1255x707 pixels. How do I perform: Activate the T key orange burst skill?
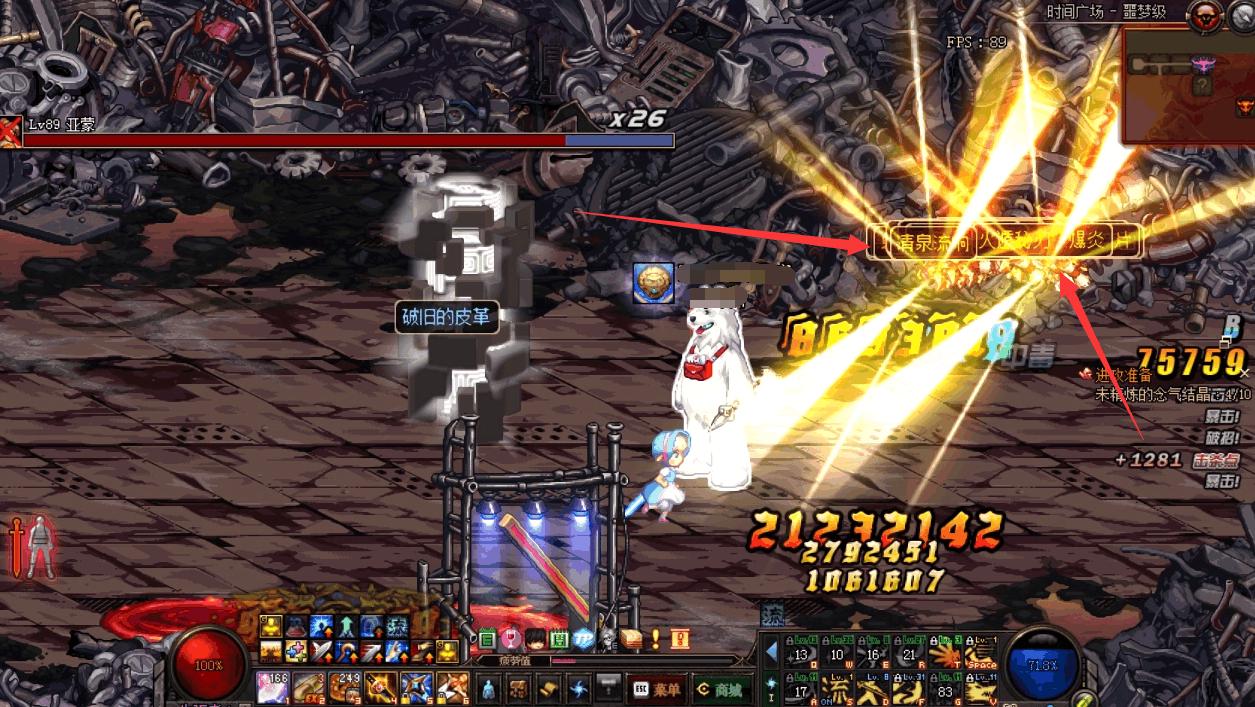[944, 651]
